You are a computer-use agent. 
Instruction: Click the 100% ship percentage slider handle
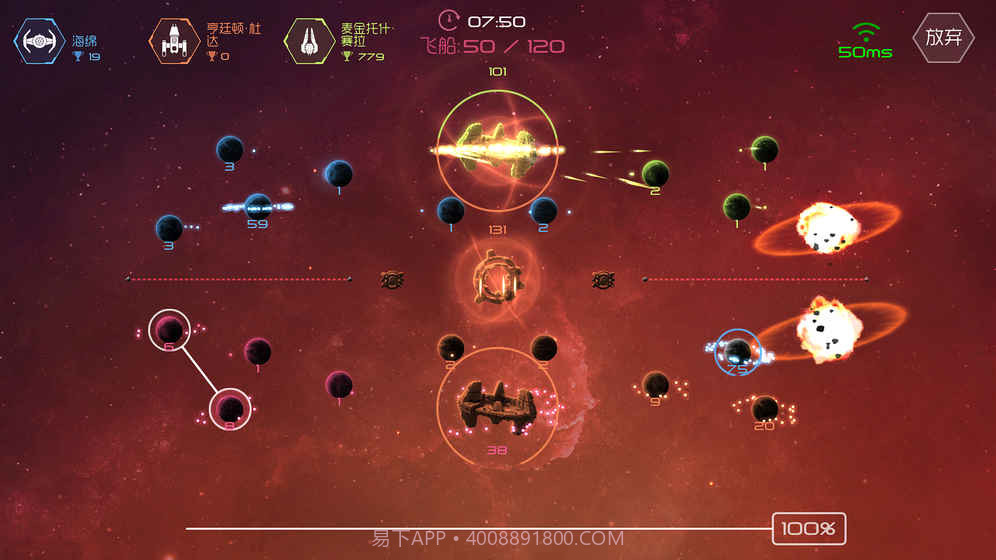click(809, 528)
